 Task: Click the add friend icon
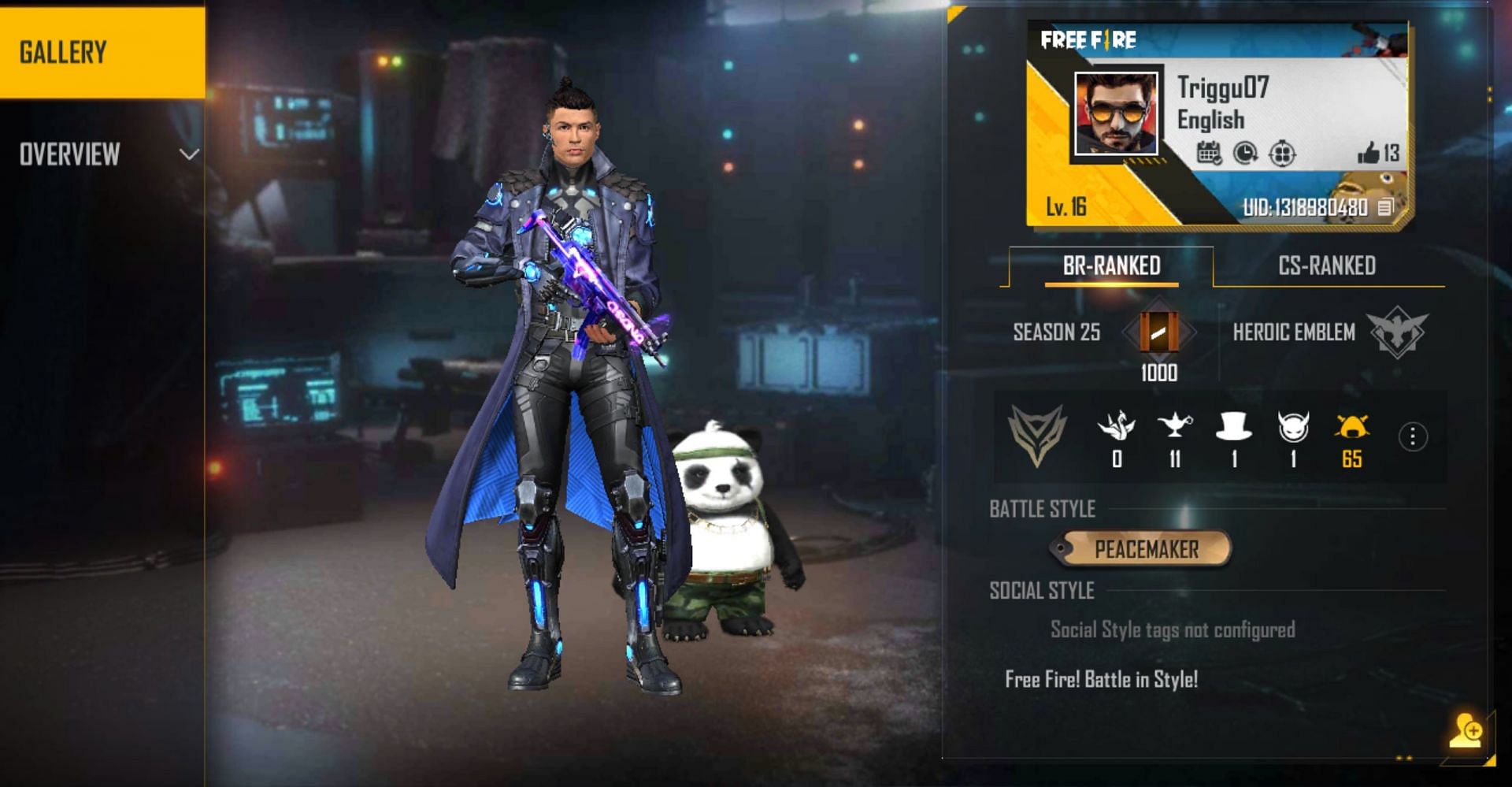pos(1466,730)
